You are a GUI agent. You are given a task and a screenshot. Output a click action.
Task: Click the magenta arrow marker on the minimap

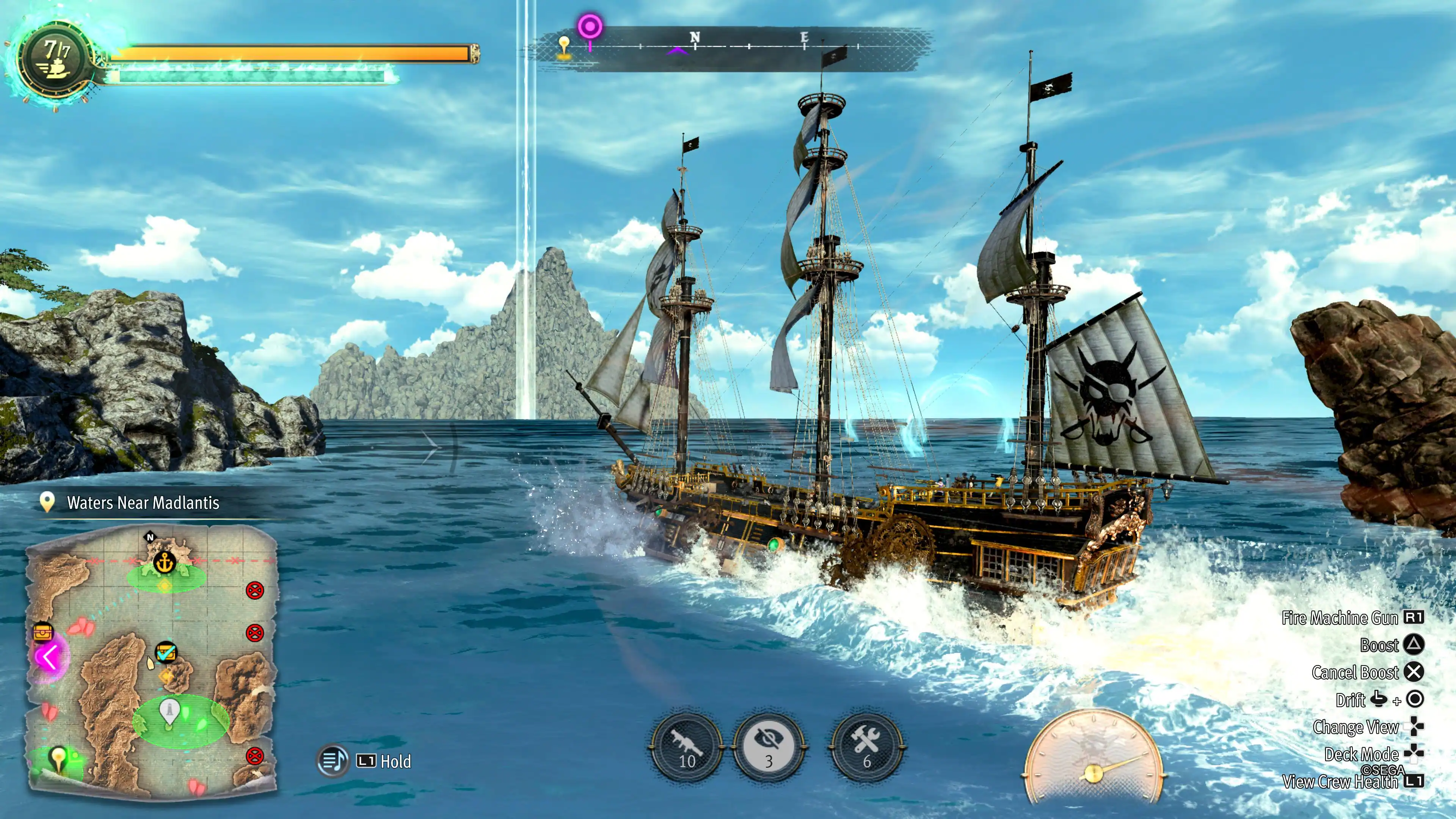pyautogui.click(x=49, y=657)
